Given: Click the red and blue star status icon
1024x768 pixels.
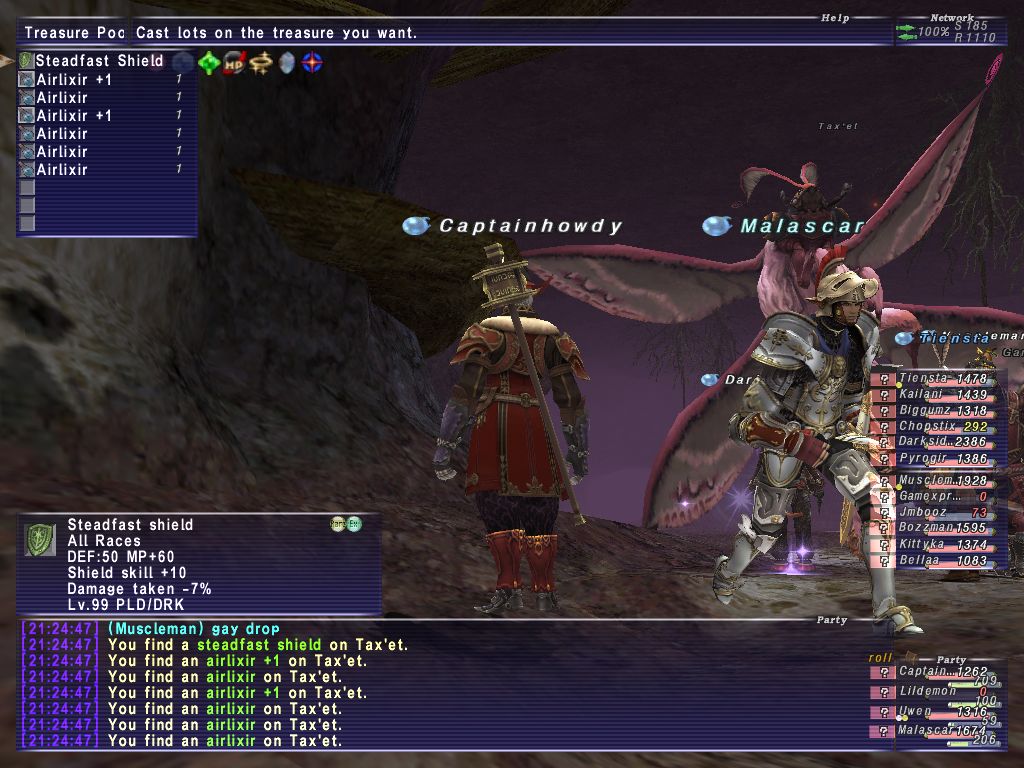Looking at the screenshot, I should [x=313, y=63].
